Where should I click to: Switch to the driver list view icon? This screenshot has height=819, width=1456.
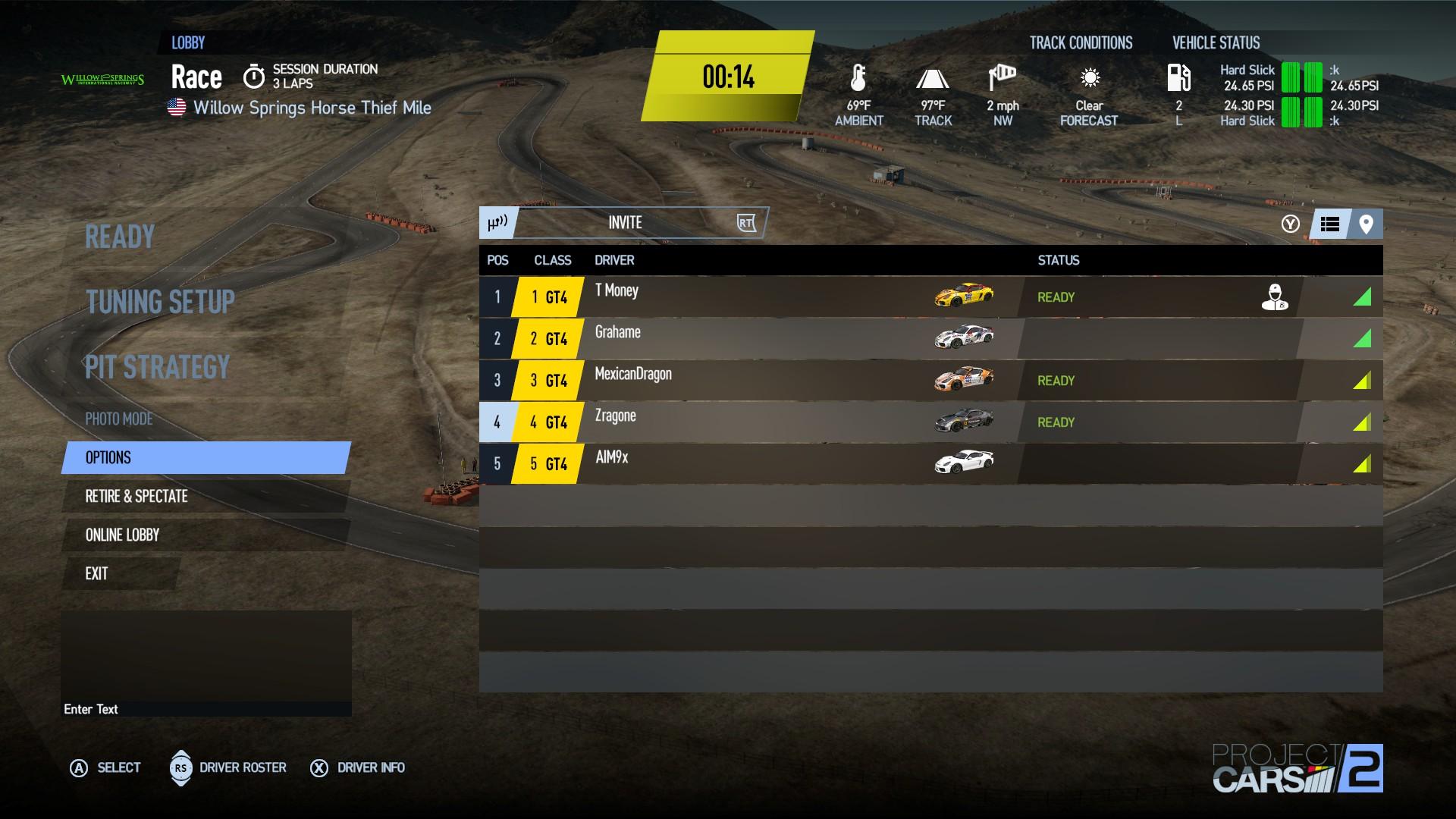1329,224
